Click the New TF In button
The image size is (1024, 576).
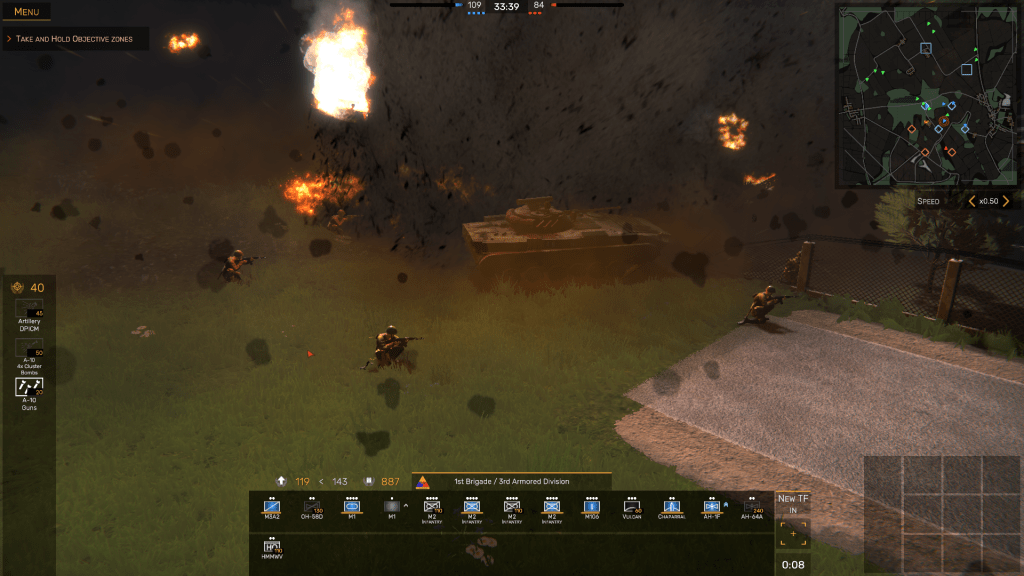click(793, 503)
